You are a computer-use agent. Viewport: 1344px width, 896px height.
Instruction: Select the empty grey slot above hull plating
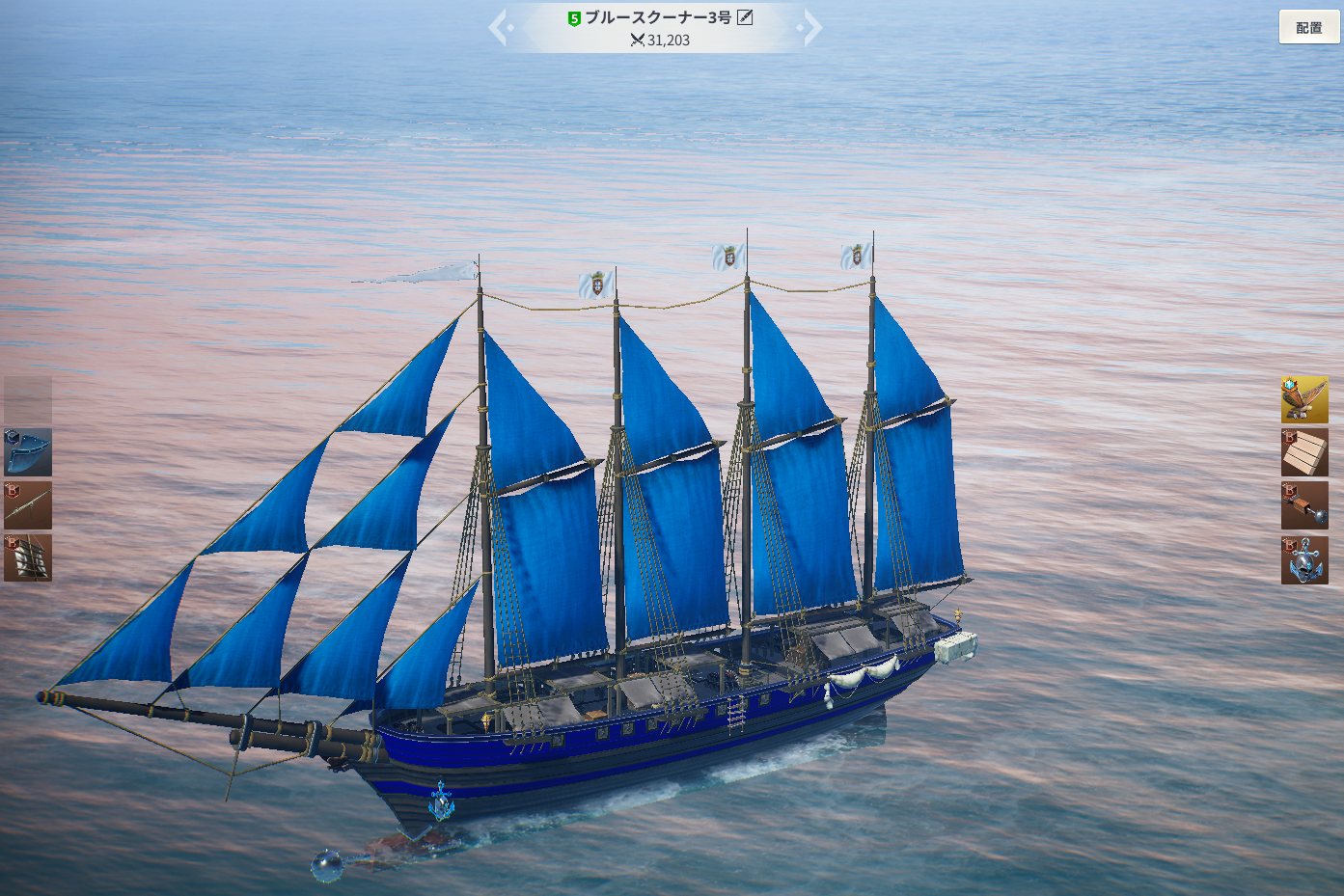point(28,399)
